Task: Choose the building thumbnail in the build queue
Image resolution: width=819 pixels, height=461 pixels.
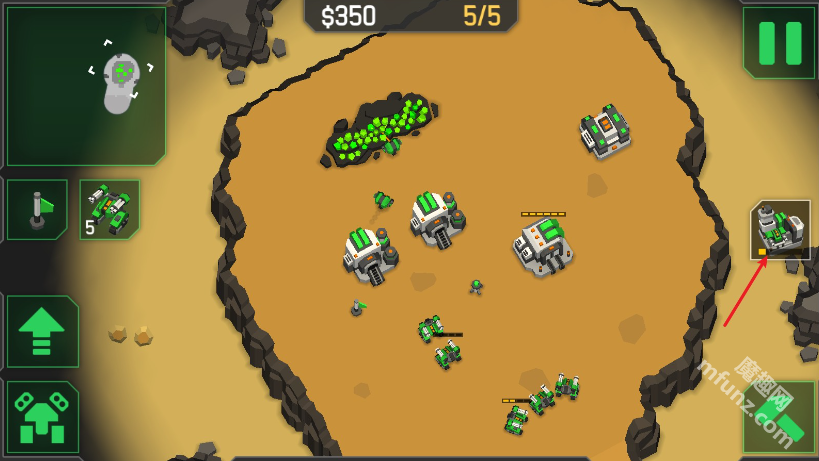Action: coord(780,229)
